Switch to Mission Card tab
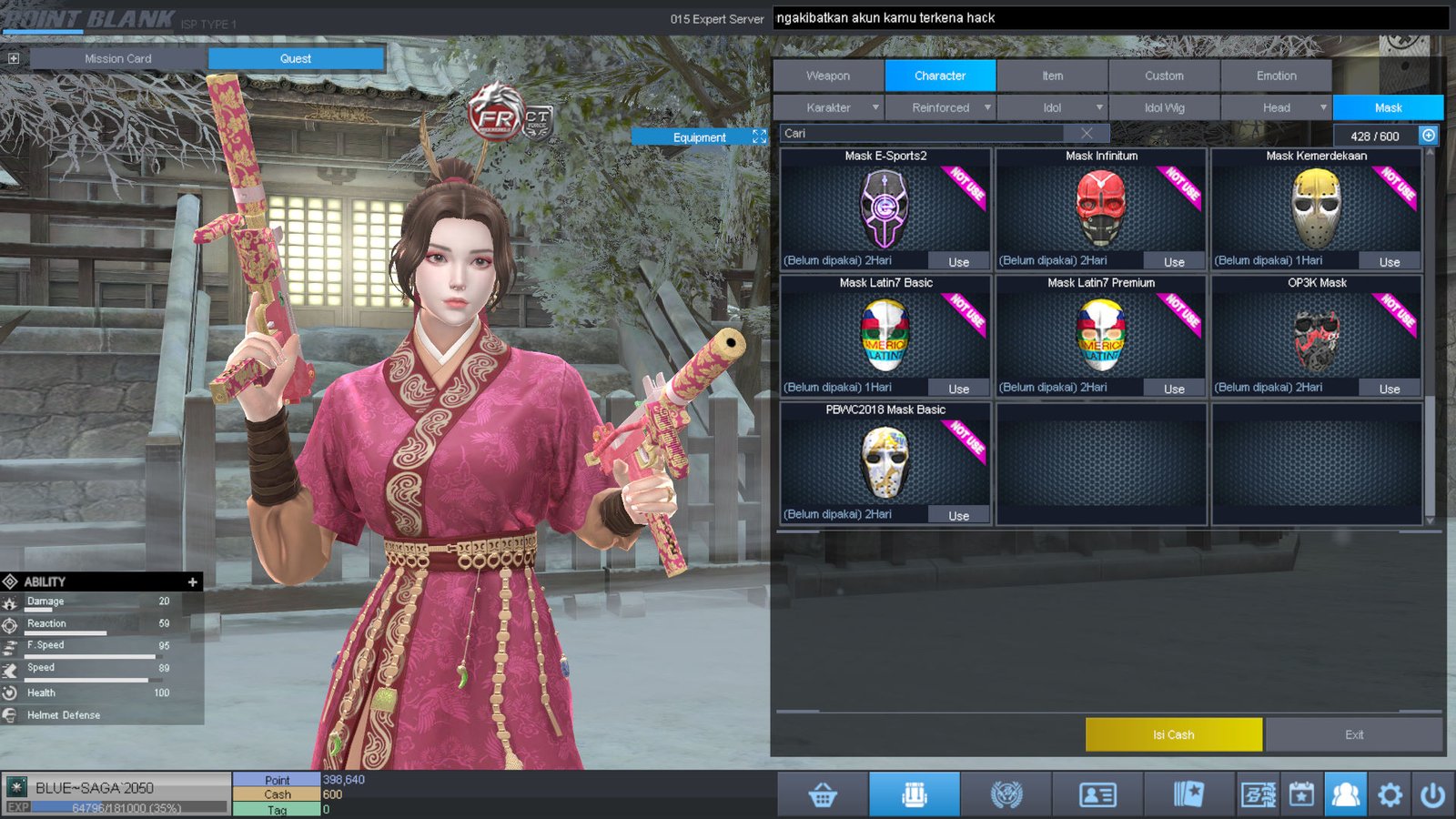The image size is (1456, 819). pos(118,58)
